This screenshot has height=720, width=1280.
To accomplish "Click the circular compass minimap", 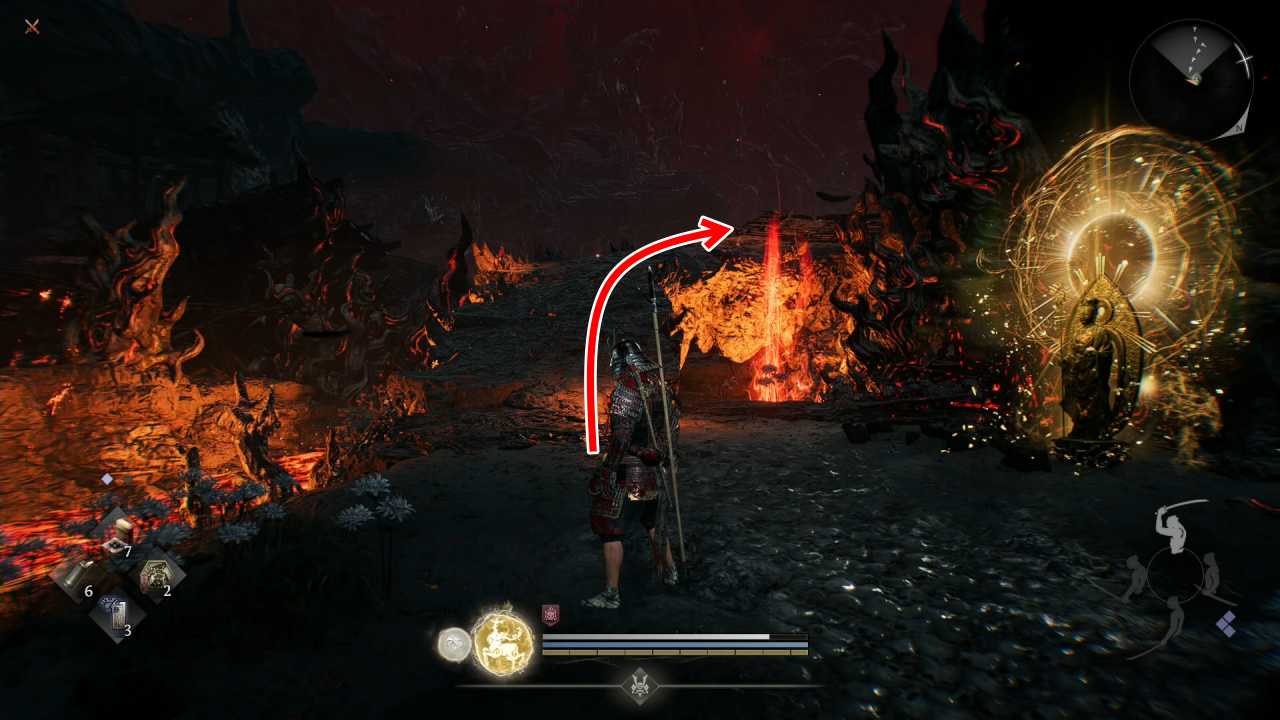I will tap(1190, 80).
